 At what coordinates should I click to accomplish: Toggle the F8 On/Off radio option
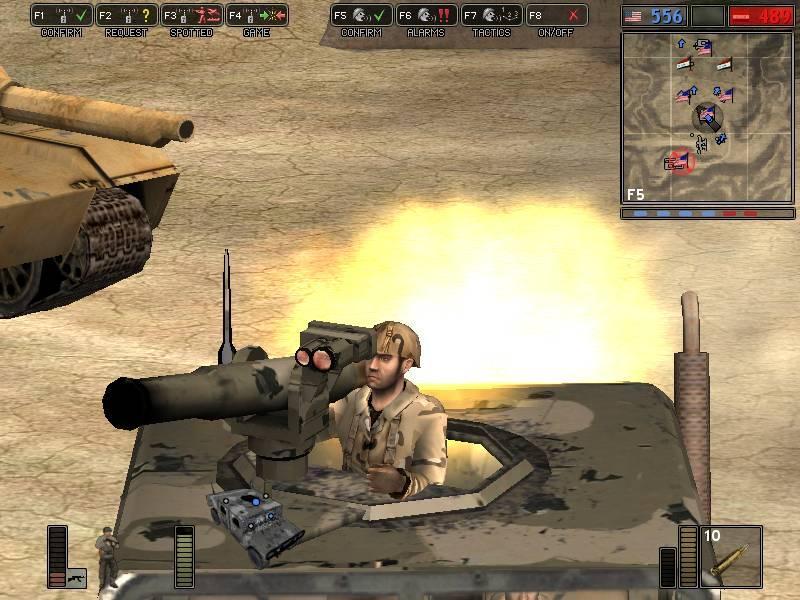tap(556, 16)
